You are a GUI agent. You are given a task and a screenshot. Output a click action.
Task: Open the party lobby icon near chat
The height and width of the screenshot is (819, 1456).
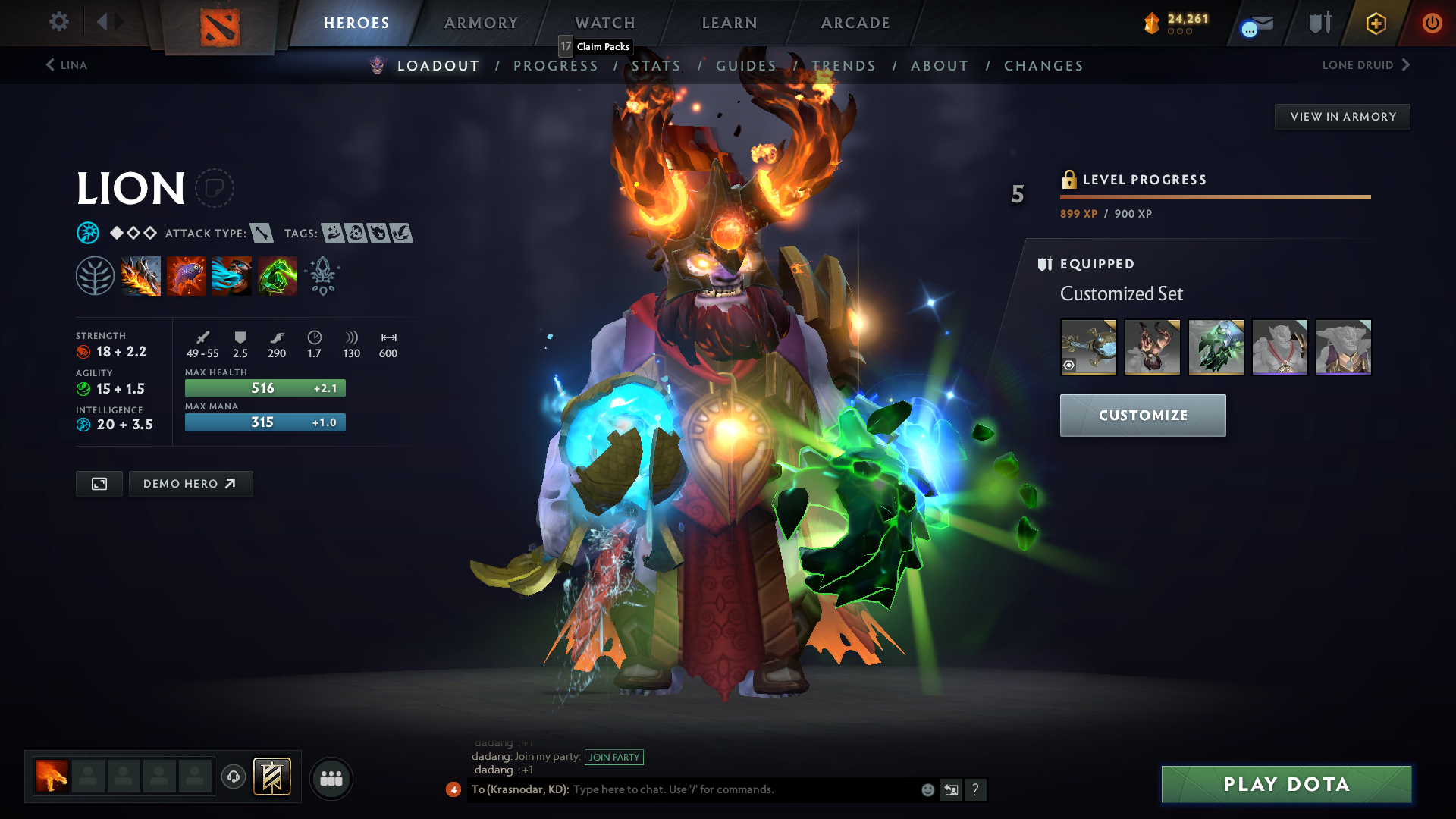click(x=331, y=777)
